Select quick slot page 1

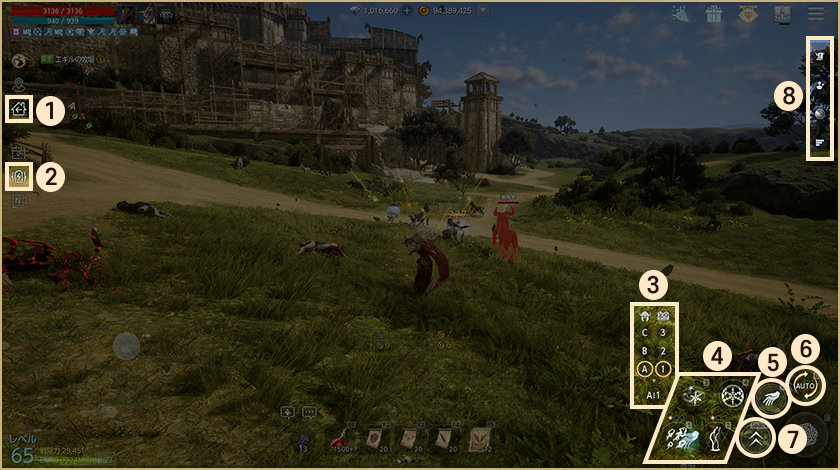(x=664, y=369)
